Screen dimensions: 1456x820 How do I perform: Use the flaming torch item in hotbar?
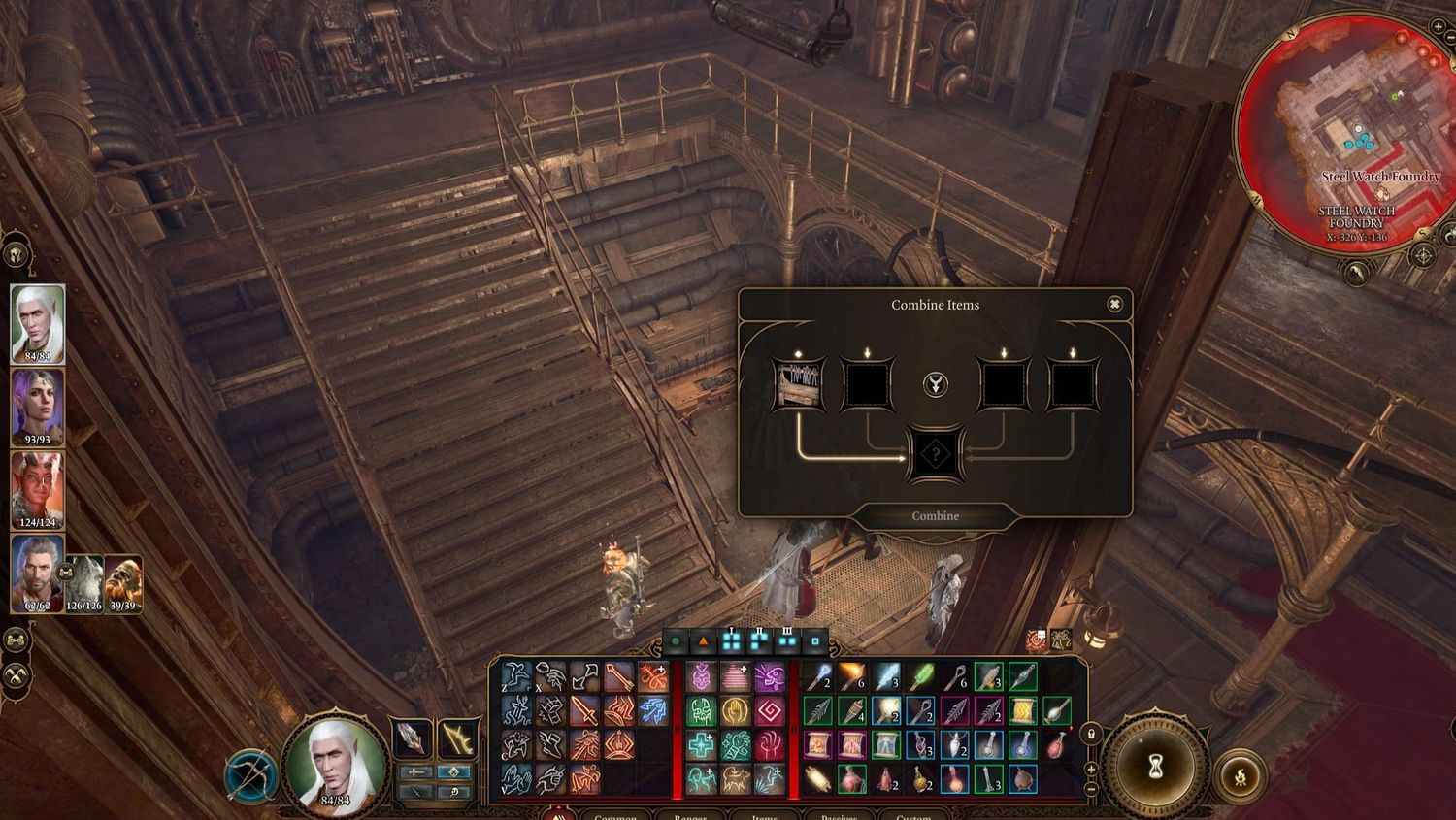click(x=851, y=676)
